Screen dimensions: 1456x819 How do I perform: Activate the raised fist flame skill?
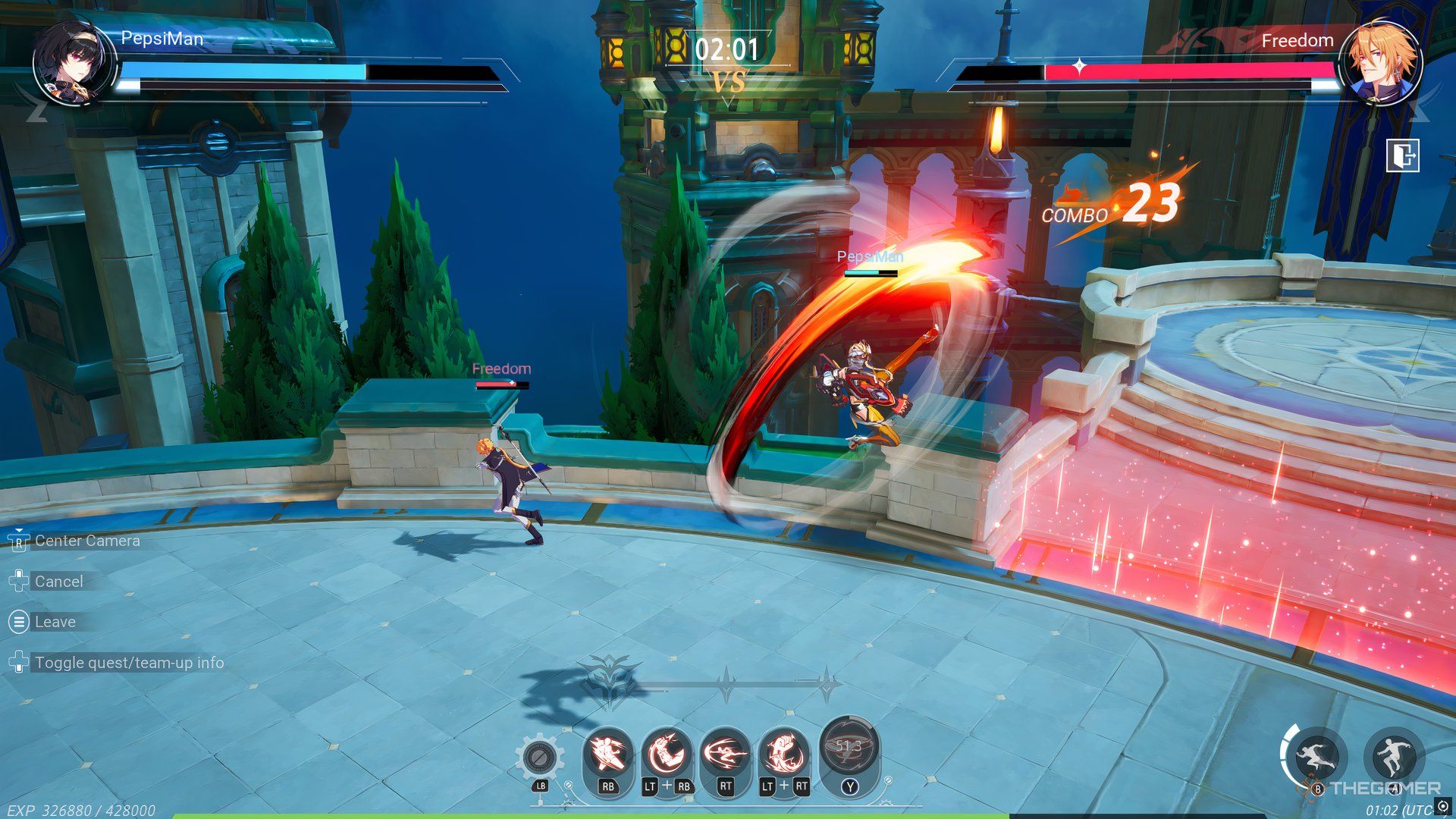pyautogui.click(x=784, y=753)
